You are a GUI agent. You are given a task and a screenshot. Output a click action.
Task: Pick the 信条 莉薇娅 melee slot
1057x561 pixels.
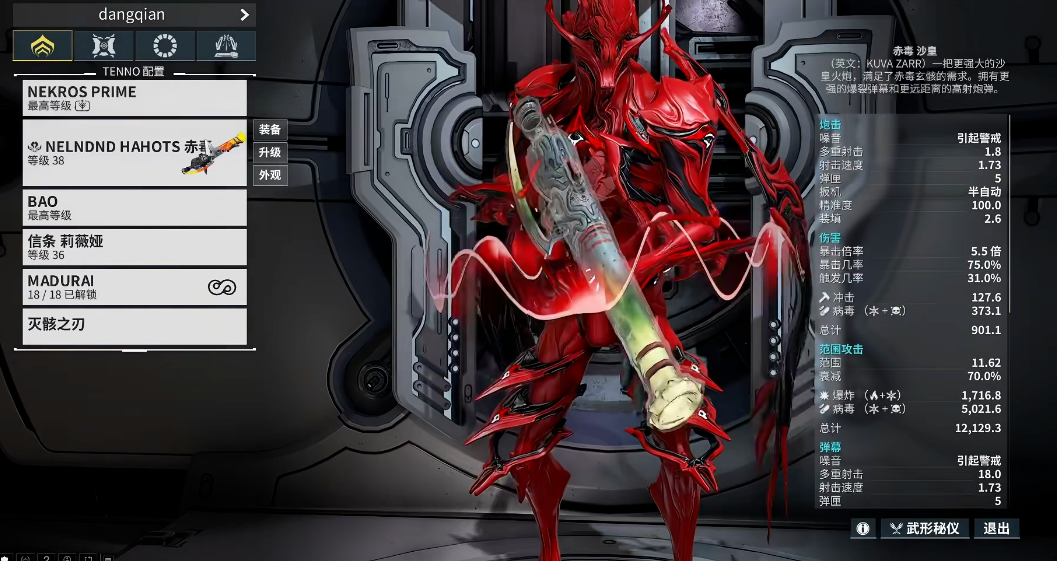pyautogui.click(x=134, y=247)
